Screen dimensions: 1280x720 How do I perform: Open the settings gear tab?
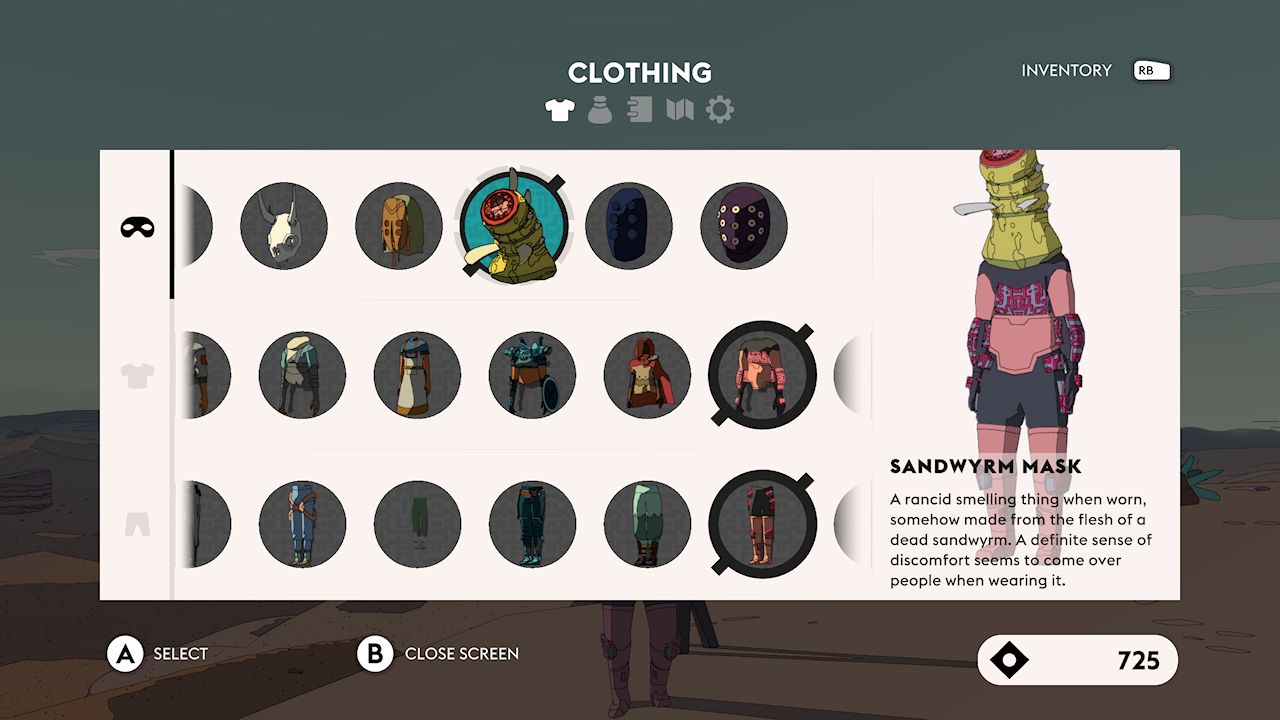click(718, 109)
